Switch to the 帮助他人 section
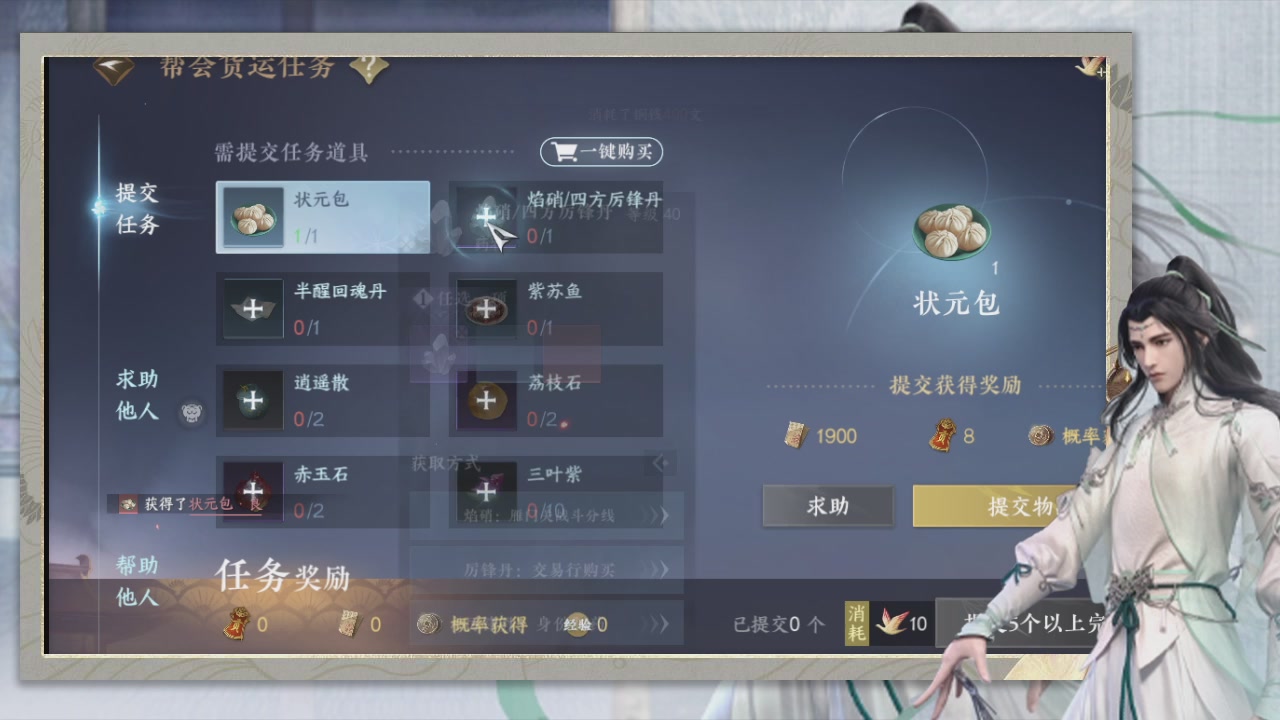This screenshot has height=720, width=1280. point(135,578)
